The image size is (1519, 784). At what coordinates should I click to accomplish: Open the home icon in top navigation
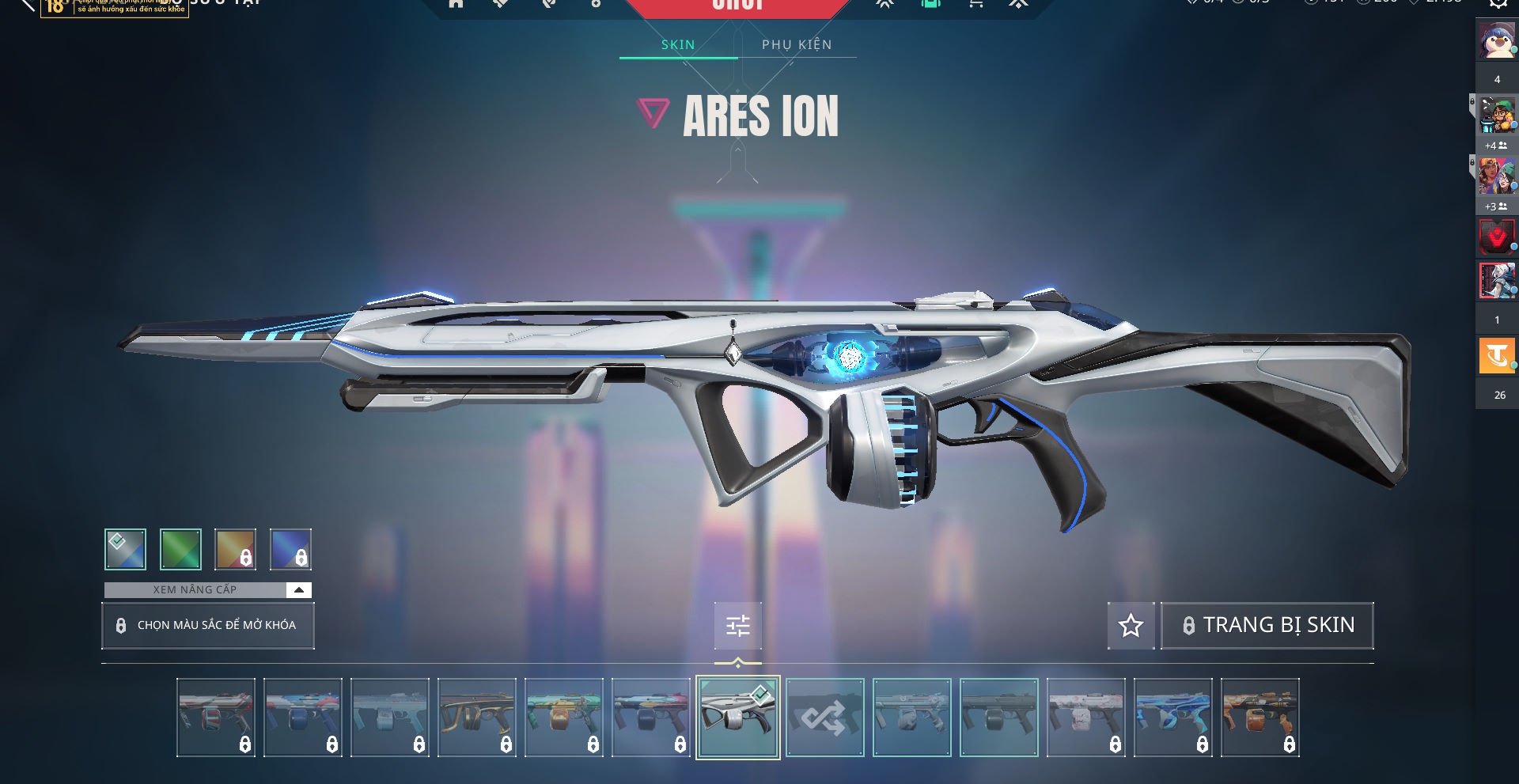click(x=456, y=3)
